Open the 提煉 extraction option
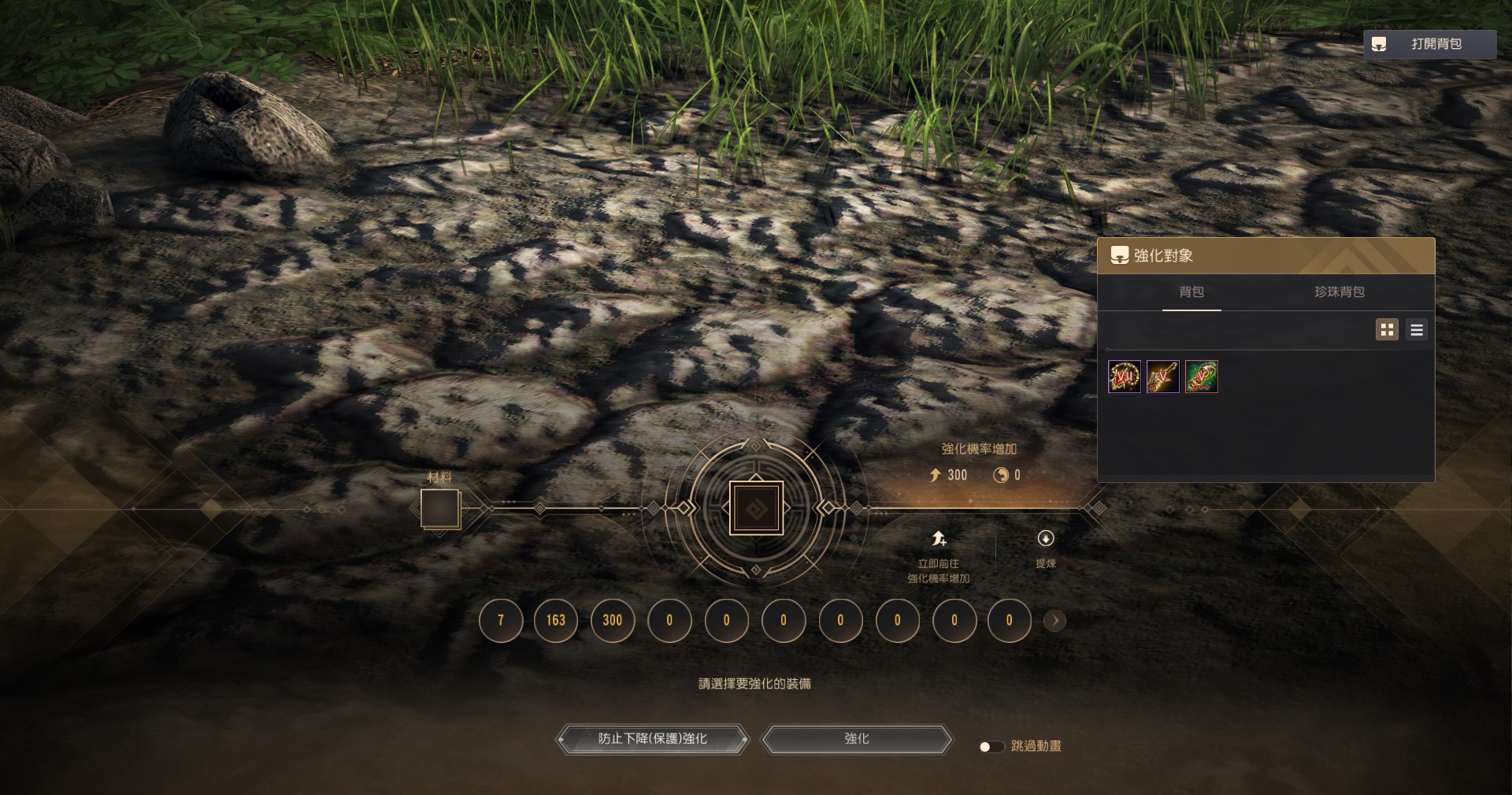 pos(1046,548)
